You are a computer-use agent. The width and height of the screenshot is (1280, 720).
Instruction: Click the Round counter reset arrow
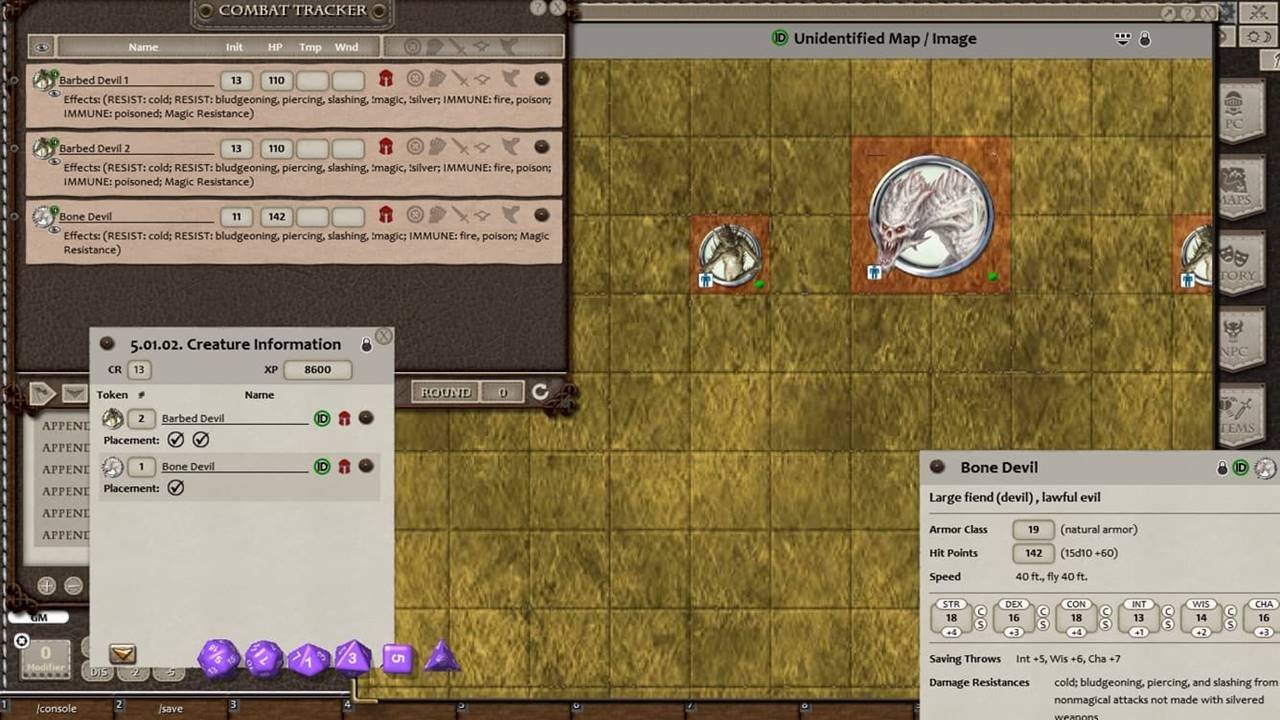[540, 392]
